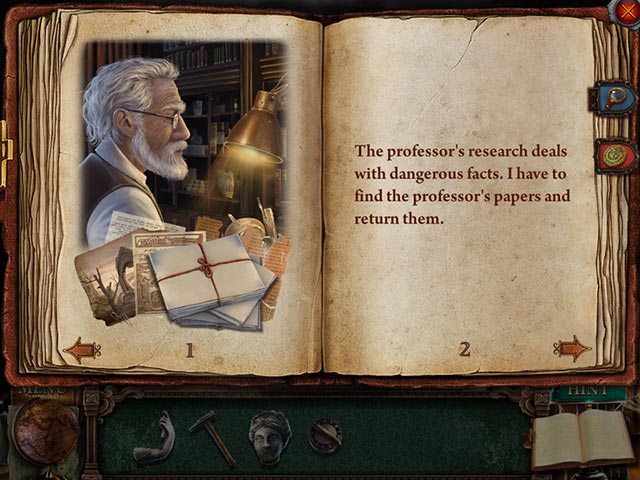Switch to the red spiral bookmark tab
The height and width of the screenshot is (480, 640).
point(615,155)
